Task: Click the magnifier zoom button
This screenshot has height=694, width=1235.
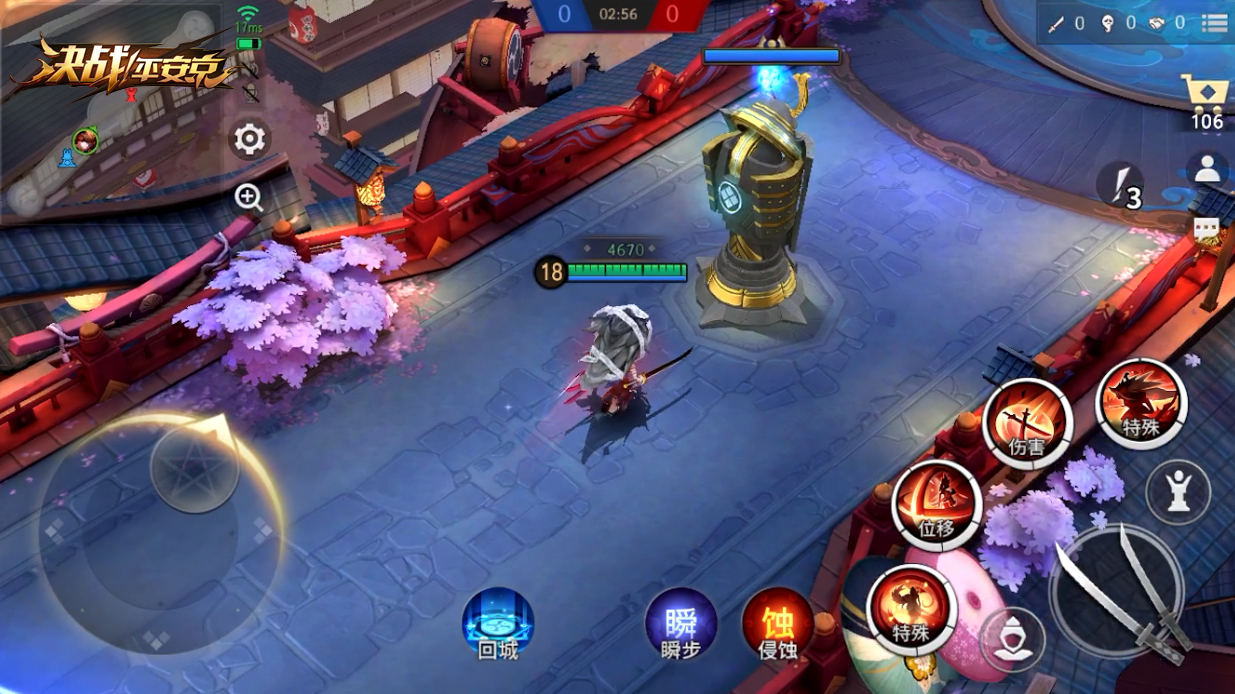Action: pyautogui.click(x=249, y=197)
